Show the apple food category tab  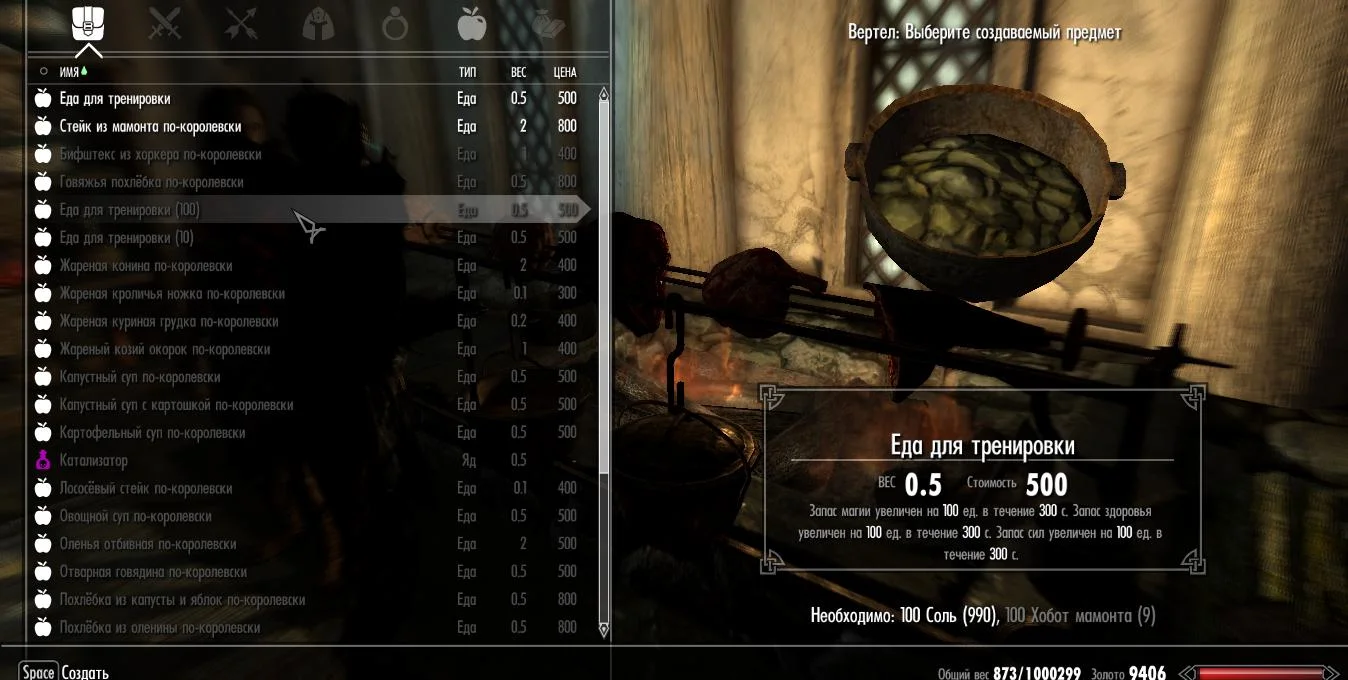pyautogui.click(x=471, y=24)
